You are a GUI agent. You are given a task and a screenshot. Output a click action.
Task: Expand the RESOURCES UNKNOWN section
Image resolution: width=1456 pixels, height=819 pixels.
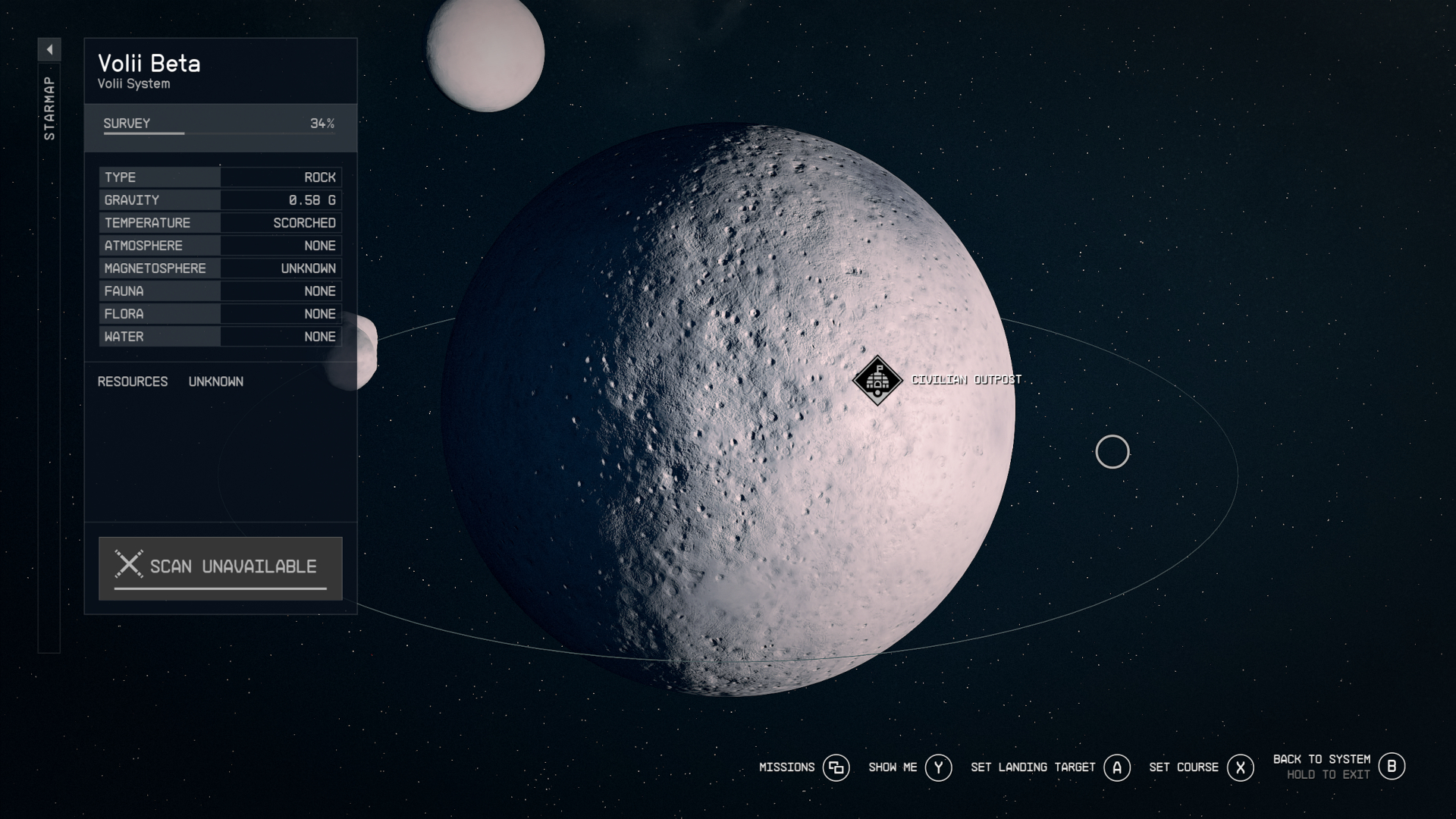tap(171, 381)
